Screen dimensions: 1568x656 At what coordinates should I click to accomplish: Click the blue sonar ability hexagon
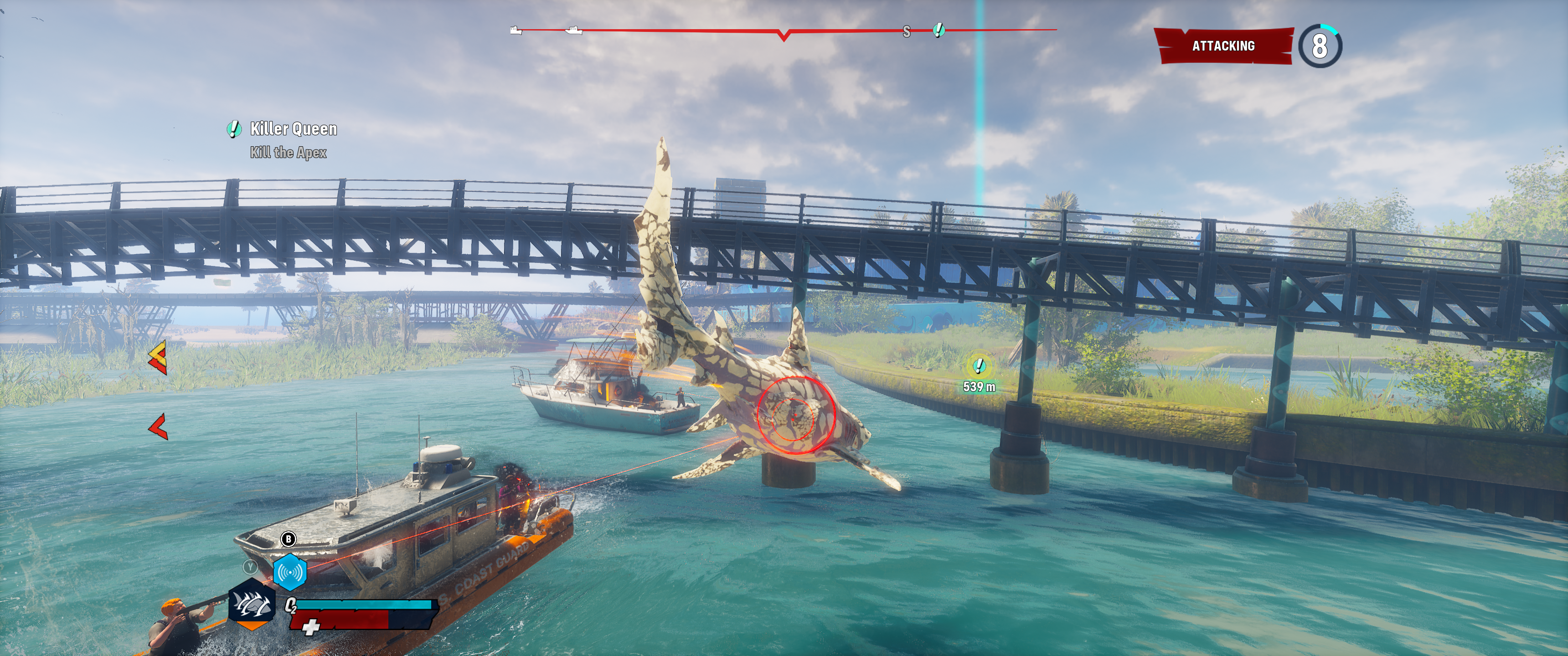290,572
